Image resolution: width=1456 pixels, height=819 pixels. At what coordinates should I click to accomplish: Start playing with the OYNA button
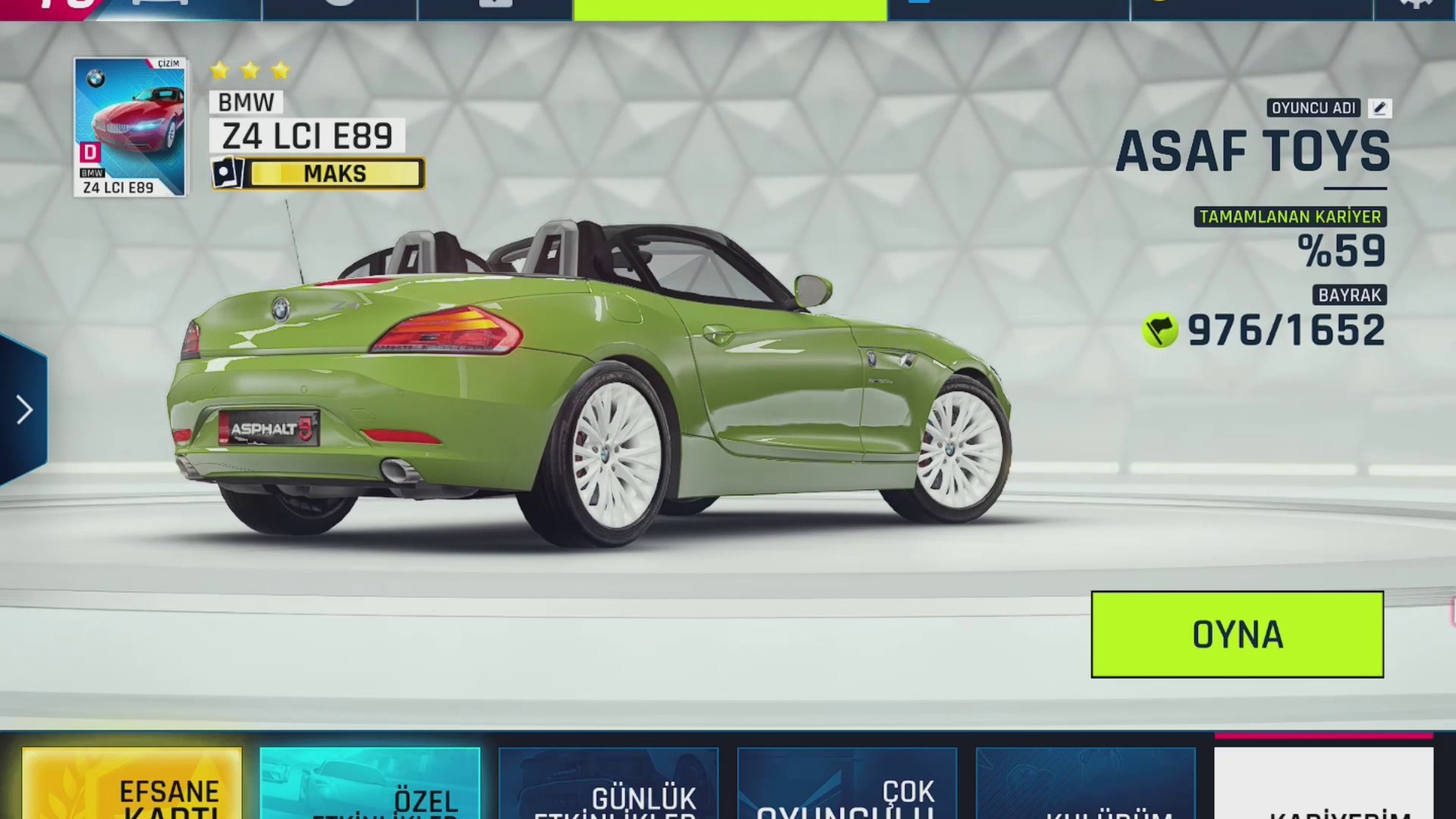click(x=1237, y=634)
